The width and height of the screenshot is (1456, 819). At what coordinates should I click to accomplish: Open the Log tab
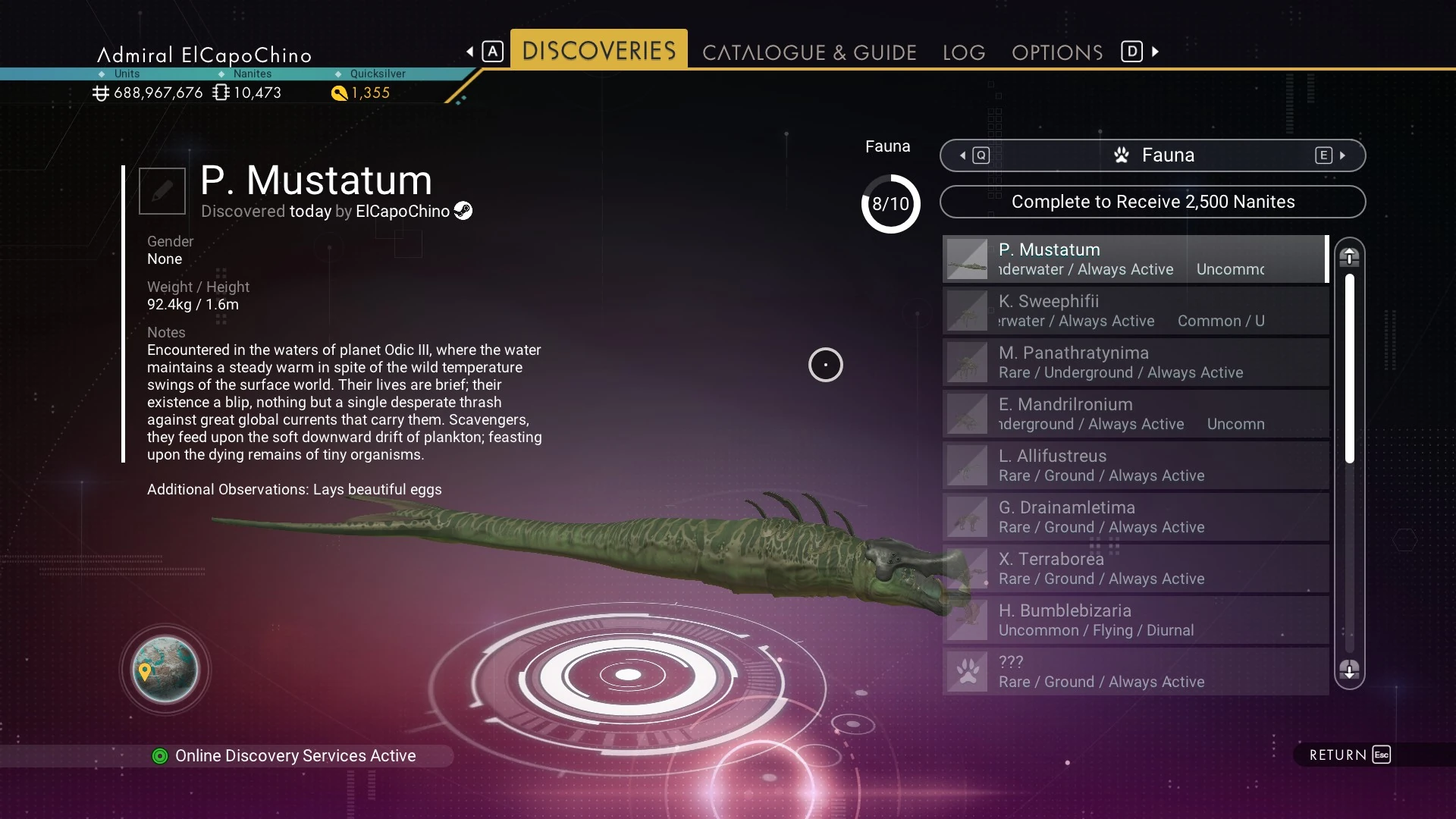point(964,52)
